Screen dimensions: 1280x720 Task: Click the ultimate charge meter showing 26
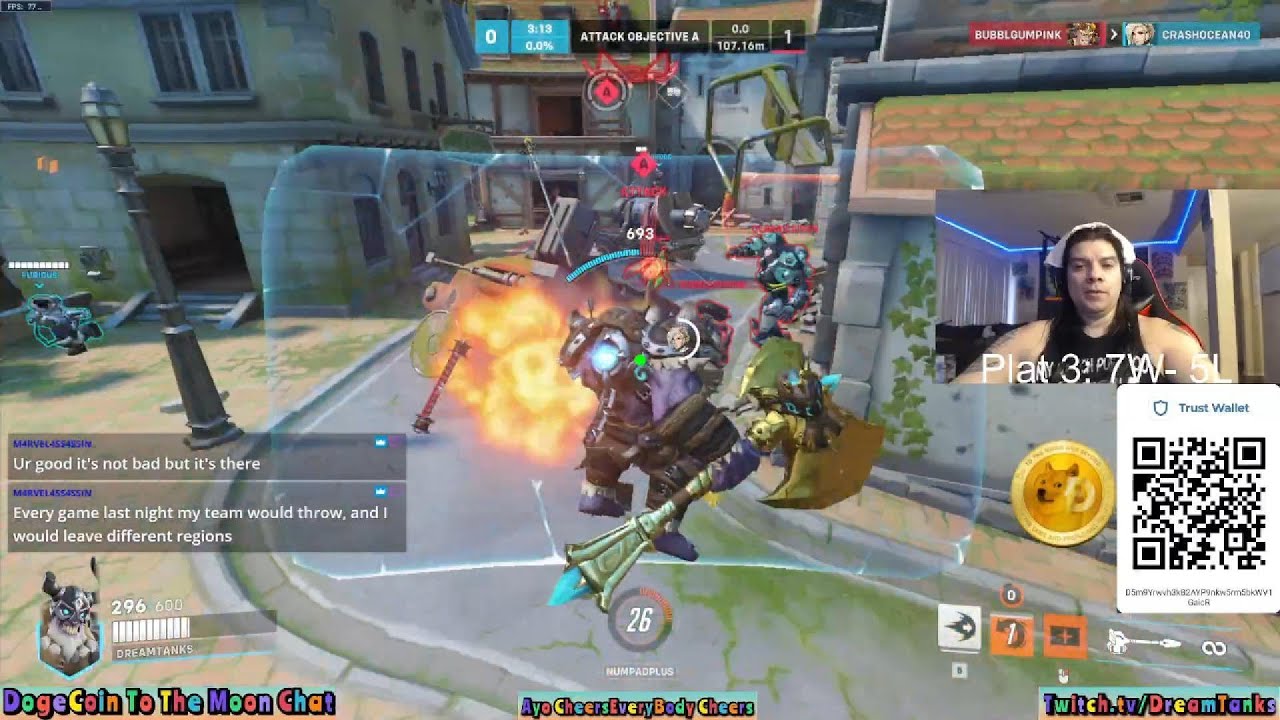click(639, 621)
